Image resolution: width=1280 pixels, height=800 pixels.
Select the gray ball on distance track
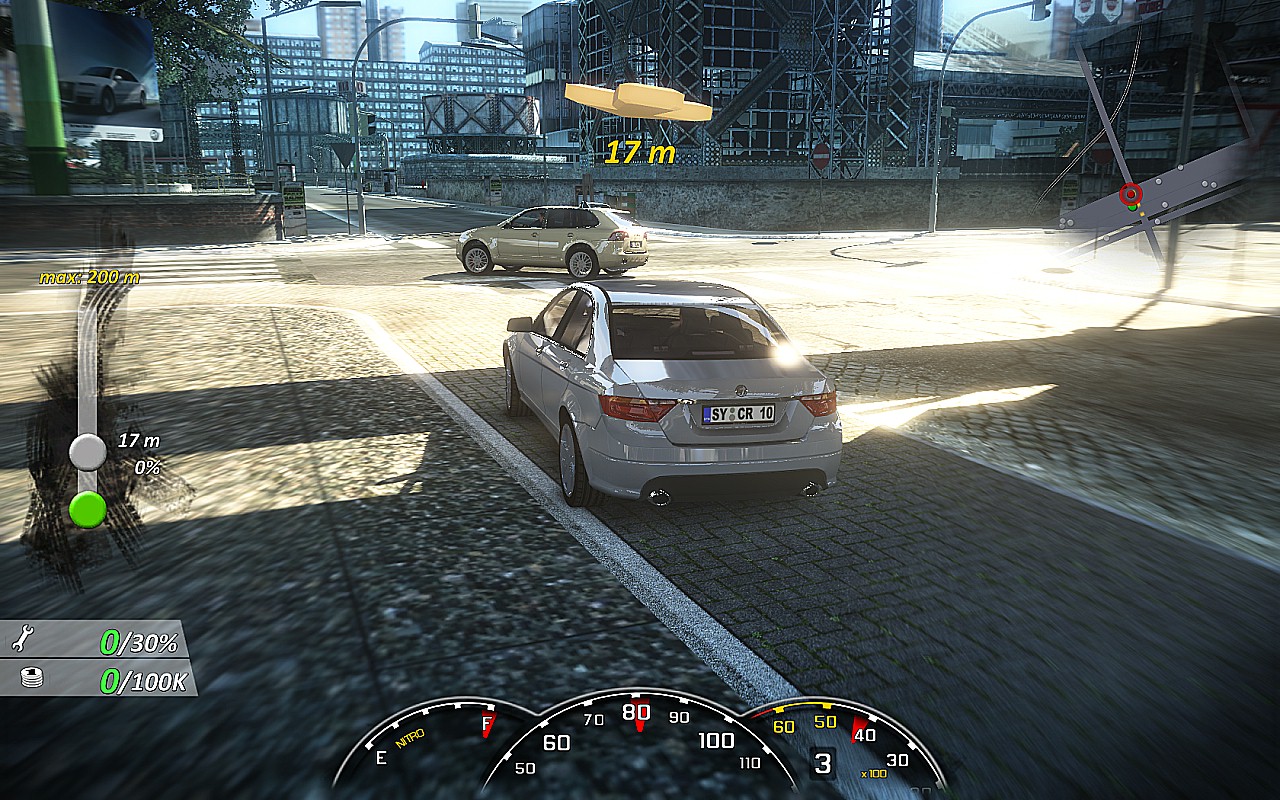[x=87, y=452]
